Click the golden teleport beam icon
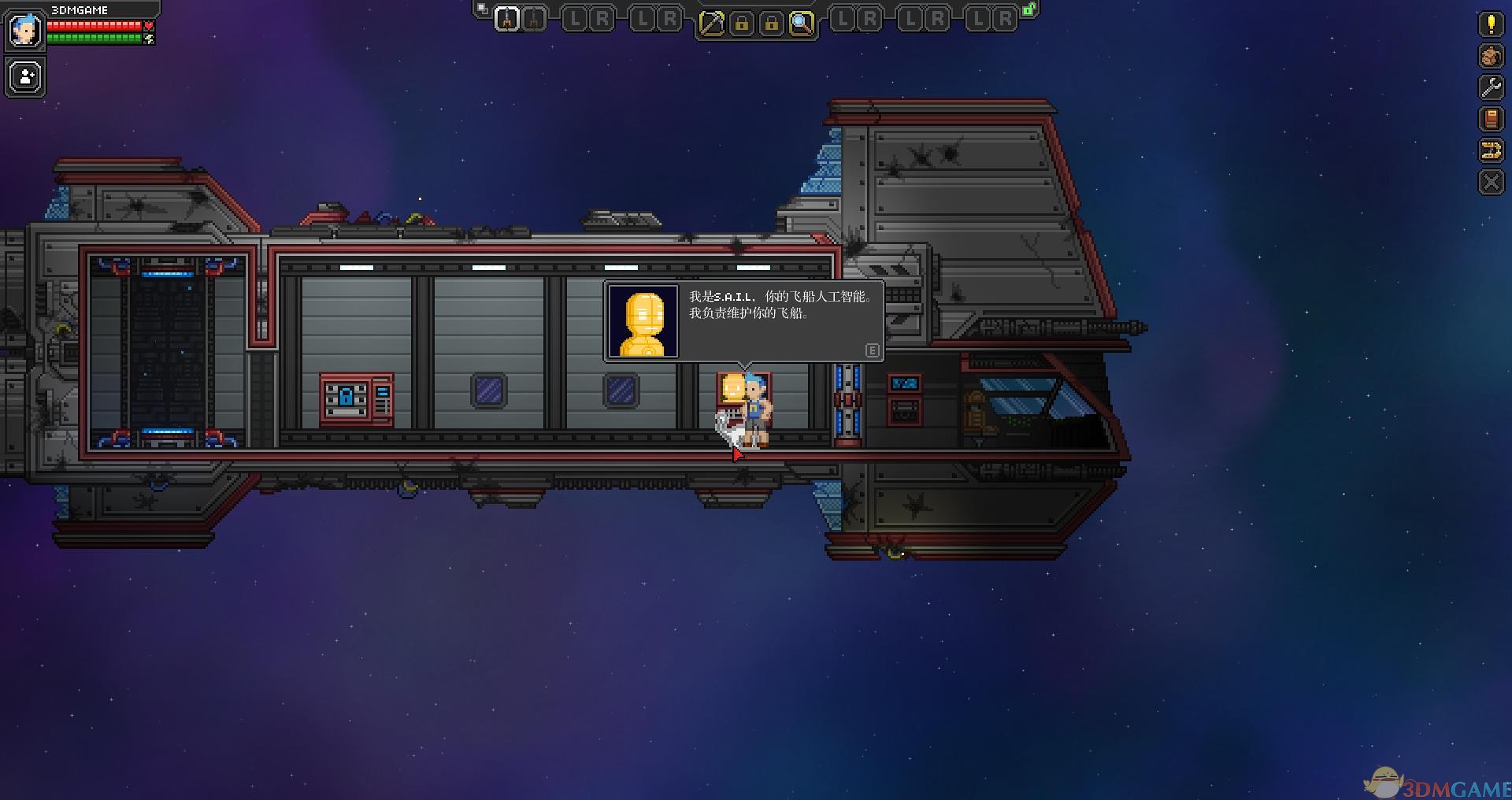This screenshot has height=800, width=1512. tap(1491, 150)
